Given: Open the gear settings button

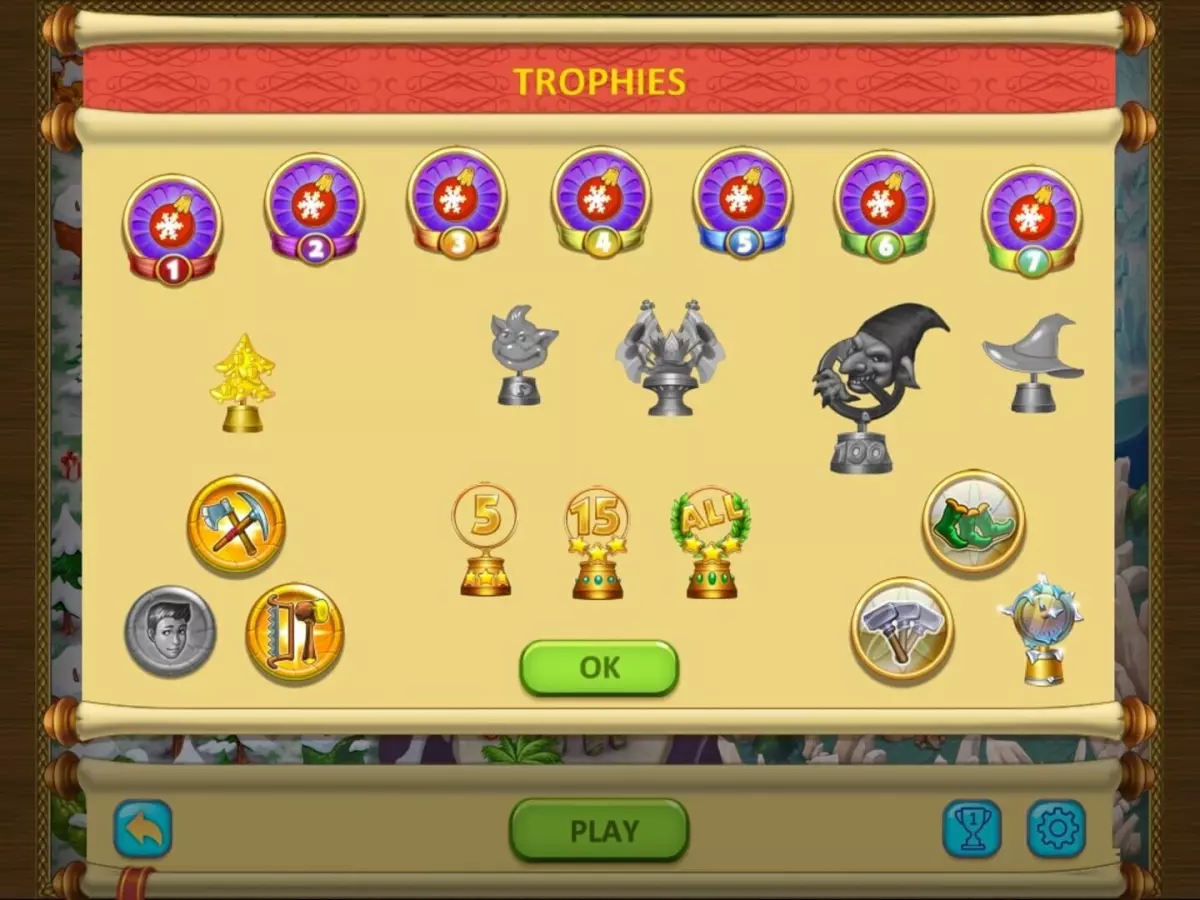Looking at the screenshot, I should 1056,829.
